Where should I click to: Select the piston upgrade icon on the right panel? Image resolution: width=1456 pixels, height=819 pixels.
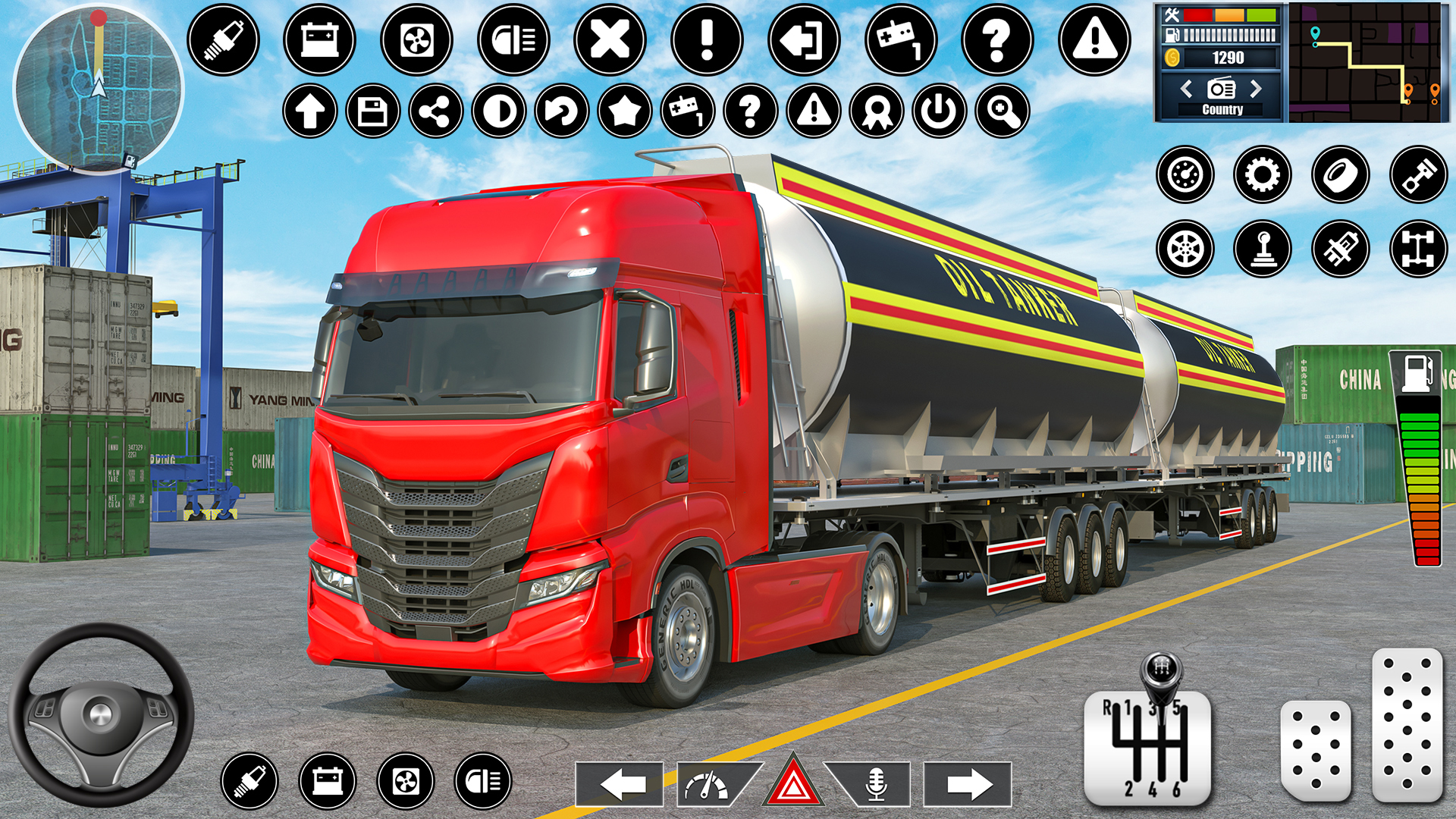(1417, 174)
